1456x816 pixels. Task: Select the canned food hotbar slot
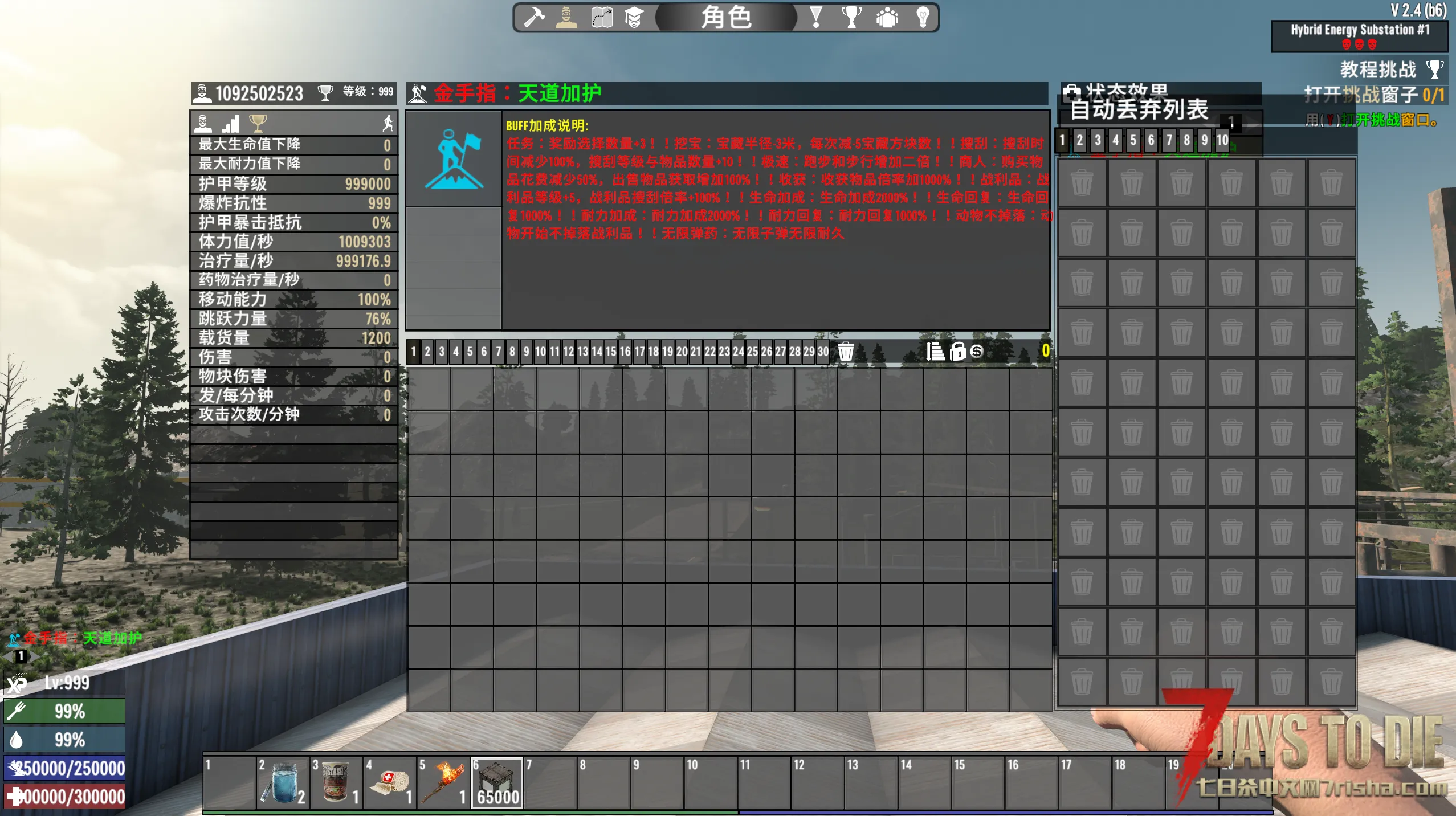(336, 783)
